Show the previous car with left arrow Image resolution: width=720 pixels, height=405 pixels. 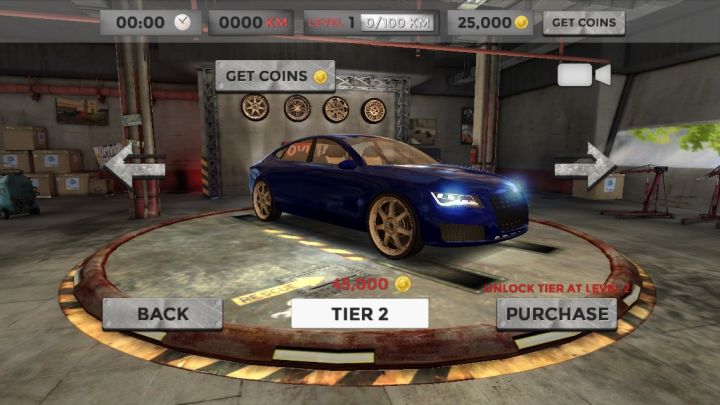135,166
